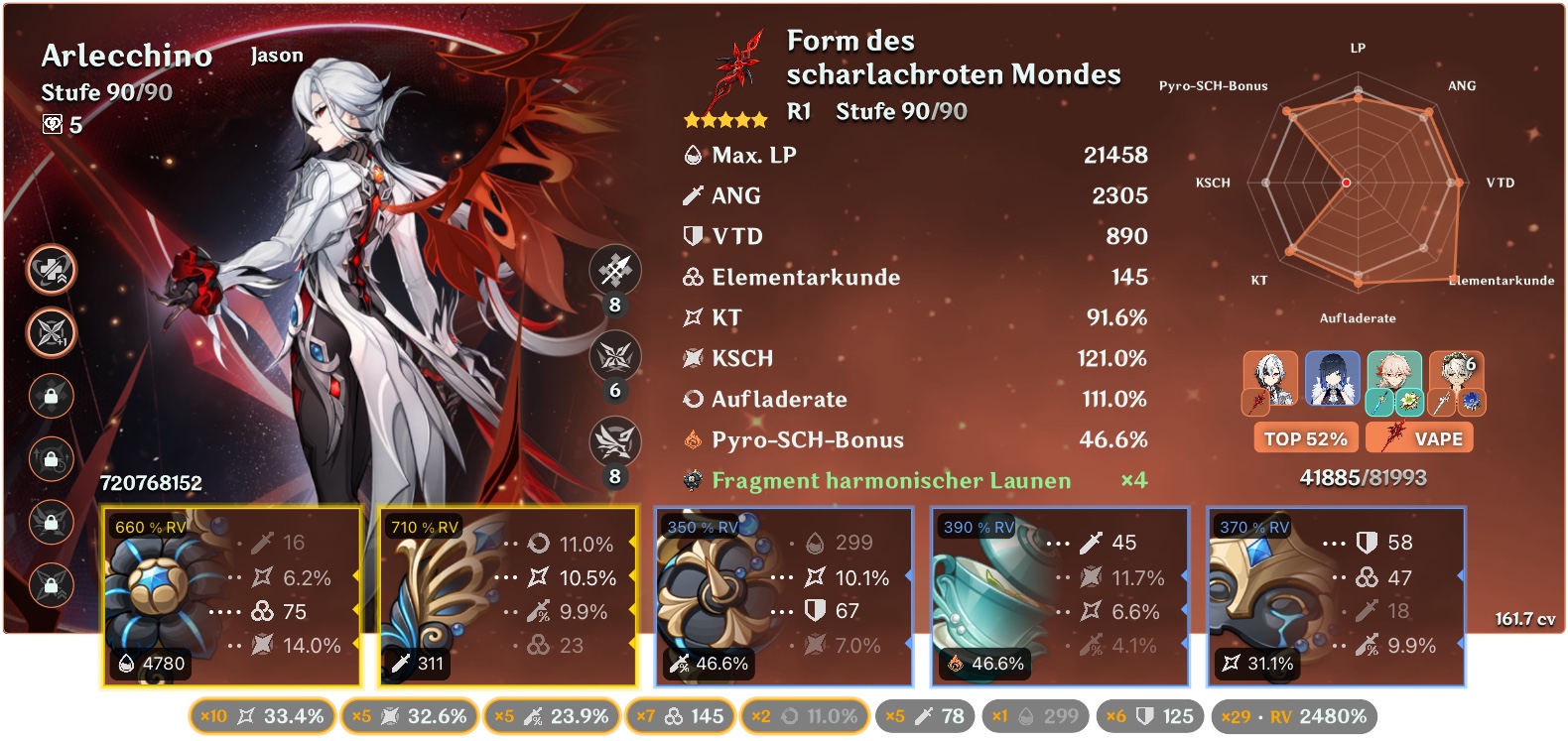Click the Form des scharlachroten Mondes weapon icon
Screen dimensions: 1568x741
(x=739, y=64)
